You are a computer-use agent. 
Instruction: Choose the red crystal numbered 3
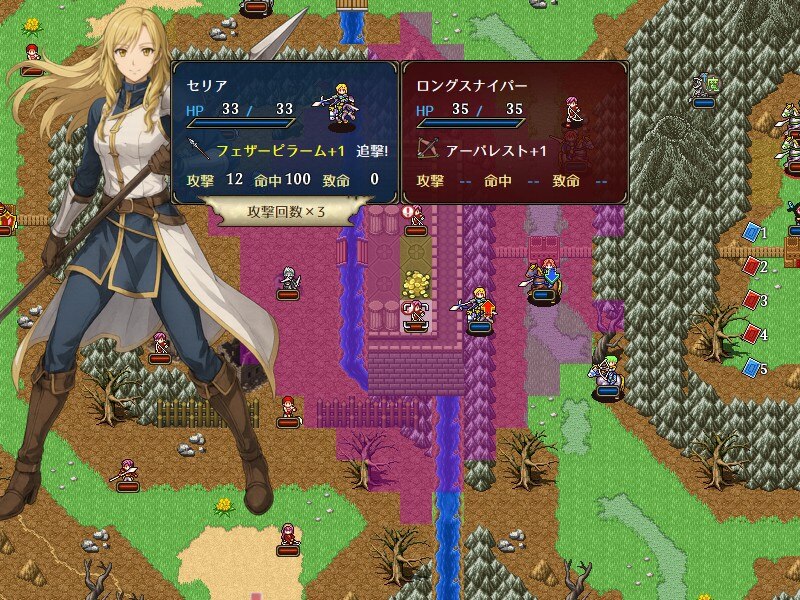(752, 300)
